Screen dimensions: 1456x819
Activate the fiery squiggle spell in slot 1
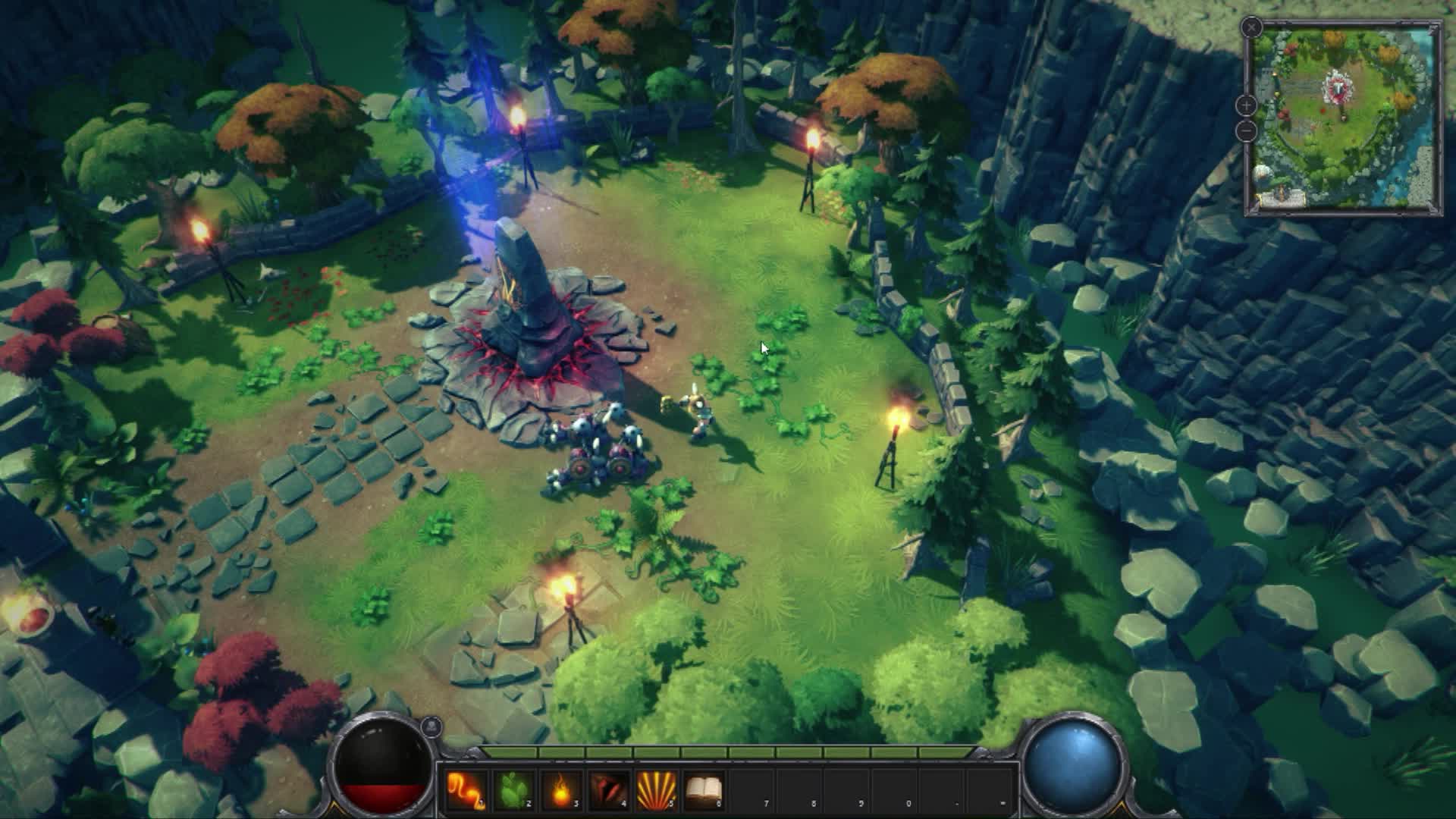(x=466, y=790)
